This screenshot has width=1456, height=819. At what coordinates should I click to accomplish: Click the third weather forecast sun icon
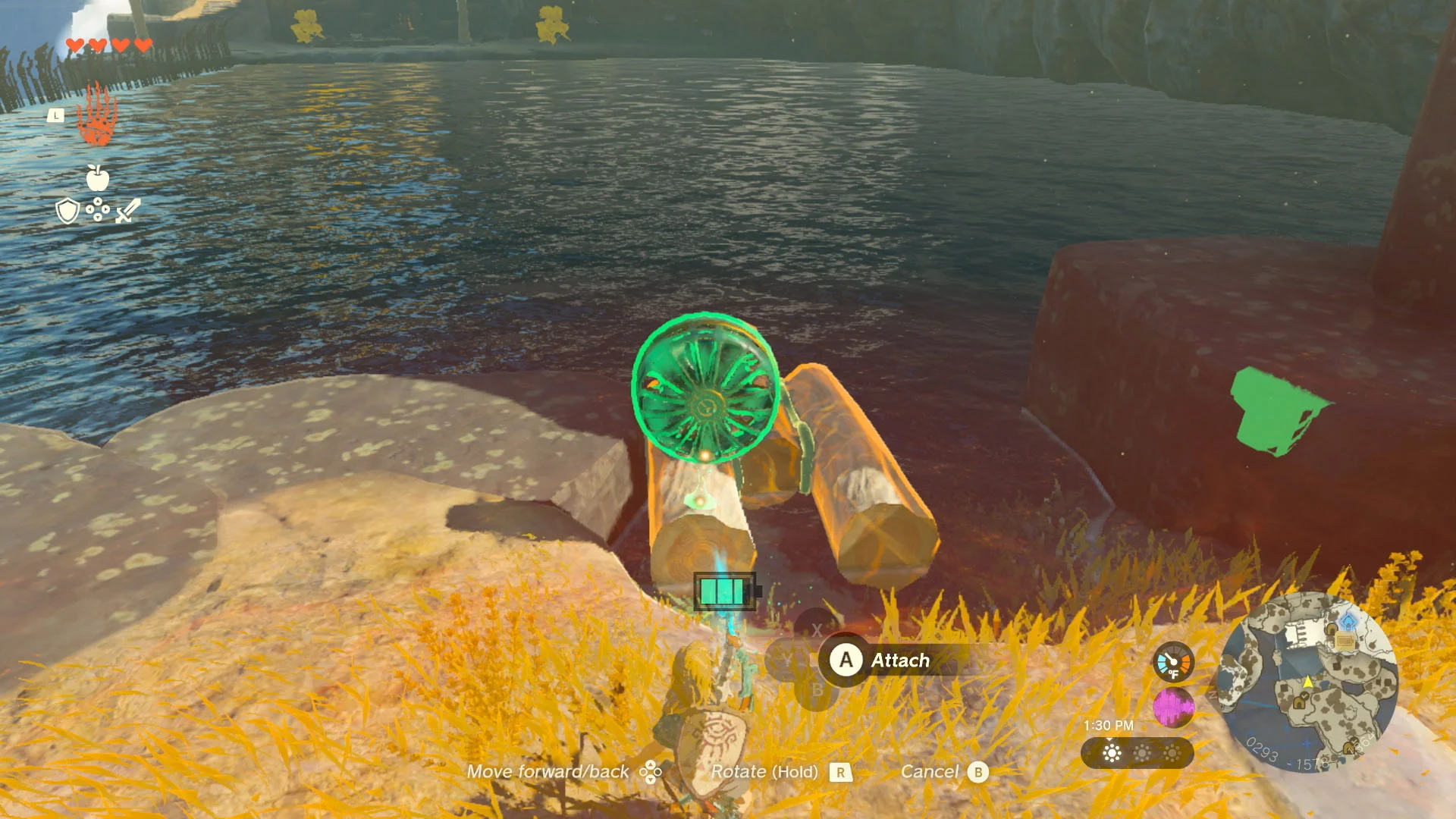click(x=1172, y=752)
